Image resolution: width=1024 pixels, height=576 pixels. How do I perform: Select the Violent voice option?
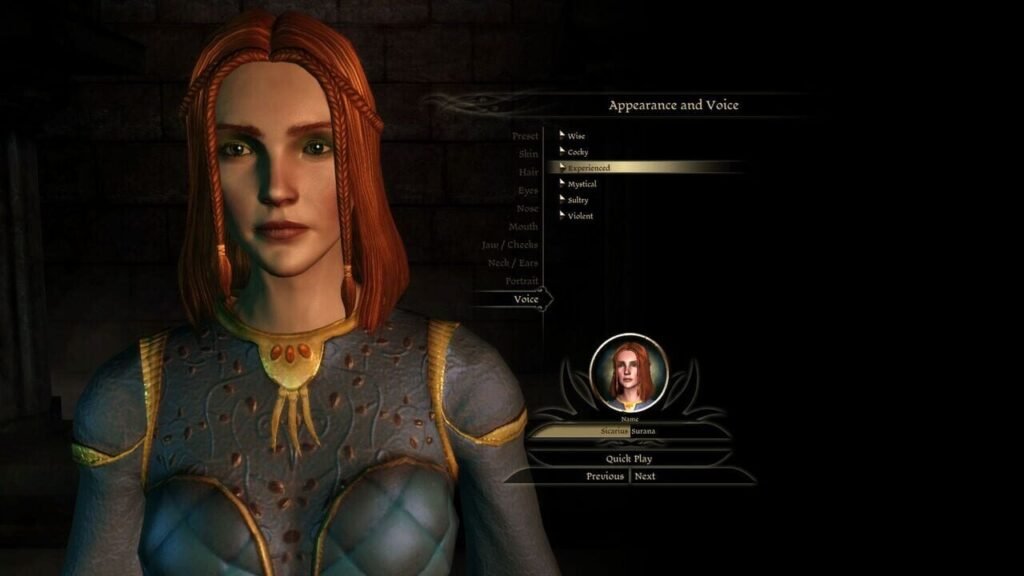coord(580,216)
